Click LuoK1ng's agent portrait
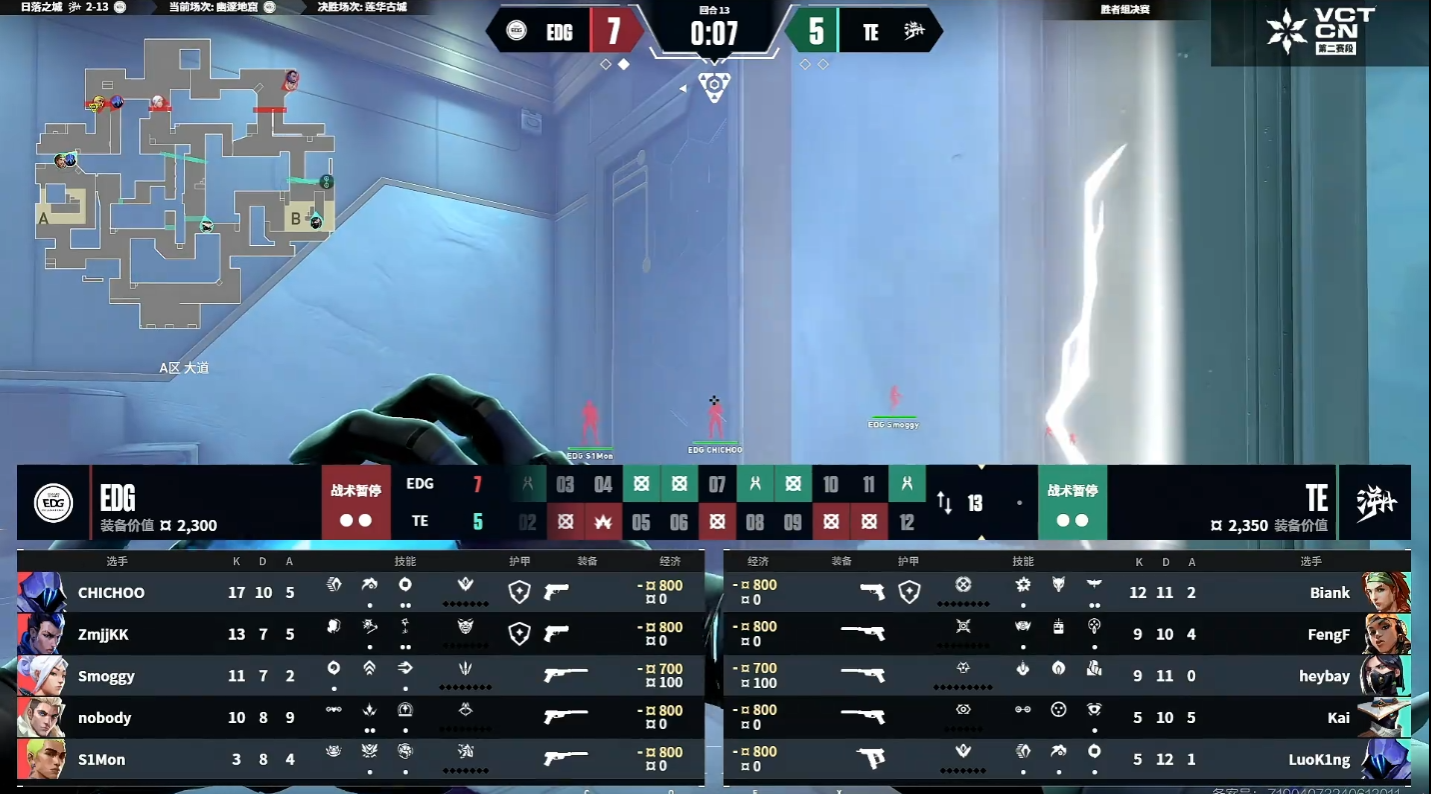The image size is (1431, 794). pyautogui.click(x=1386, y=760)
